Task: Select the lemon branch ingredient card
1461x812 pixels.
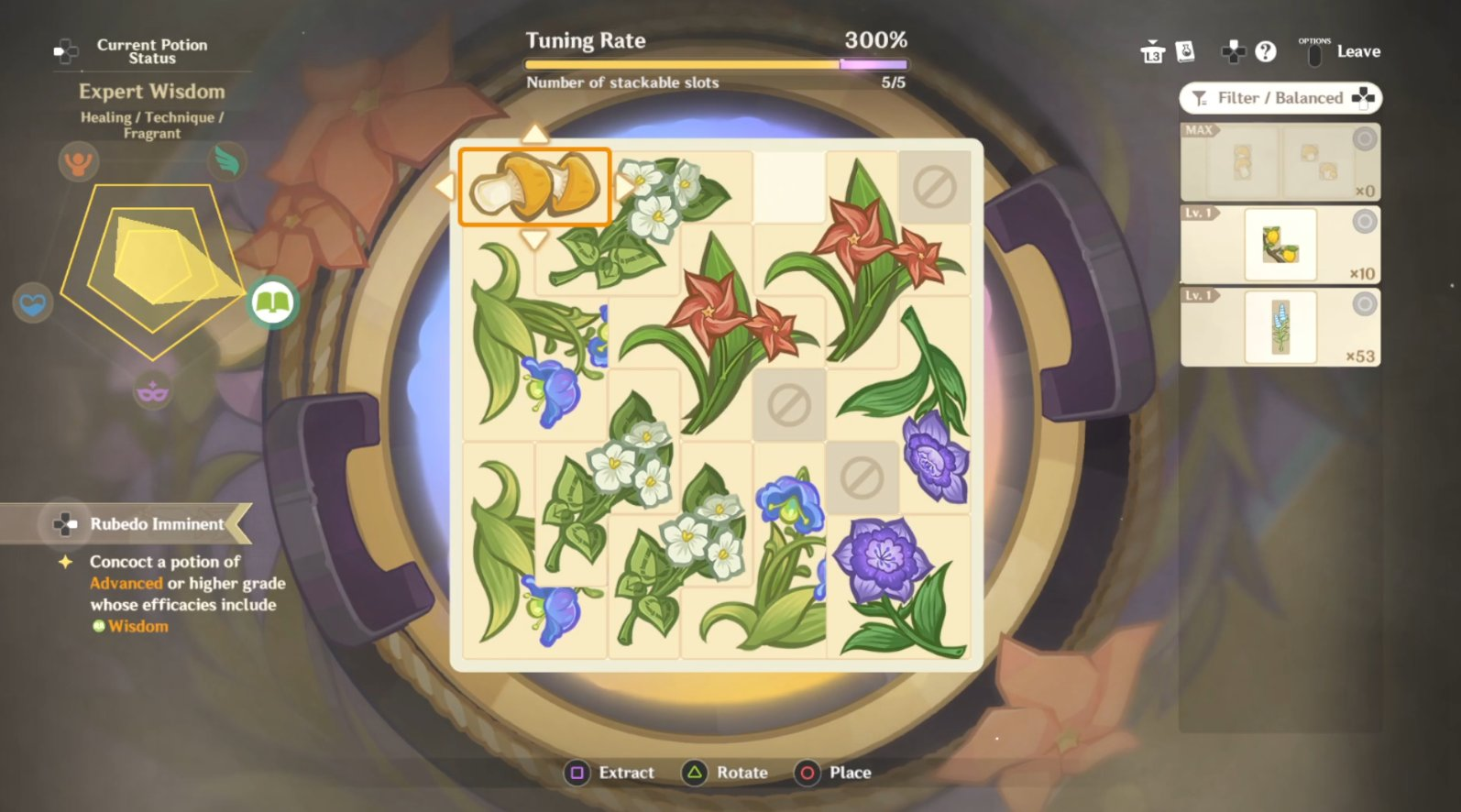Action: 1280,245
